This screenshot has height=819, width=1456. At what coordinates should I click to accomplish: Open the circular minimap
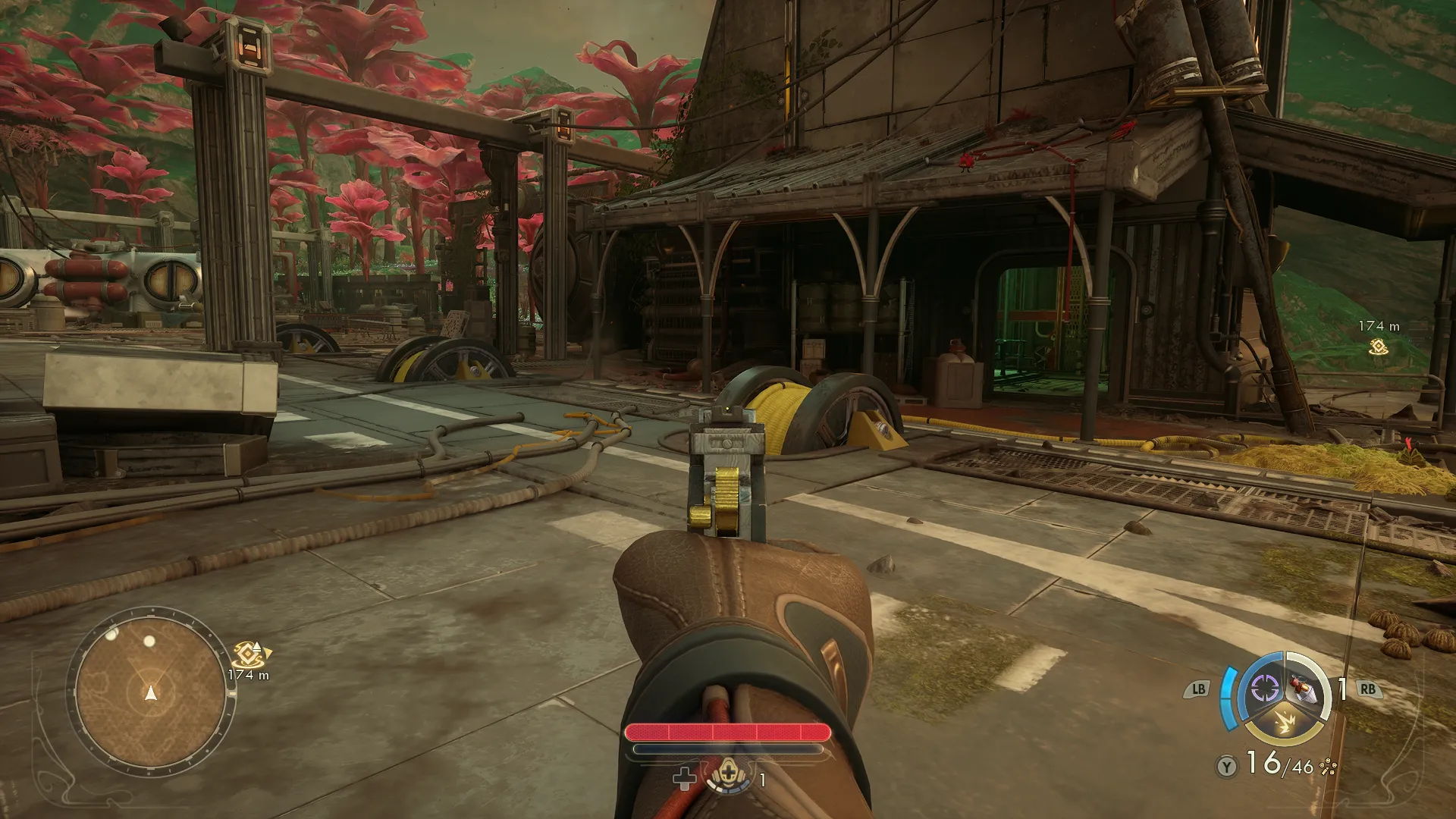[151, 690]
